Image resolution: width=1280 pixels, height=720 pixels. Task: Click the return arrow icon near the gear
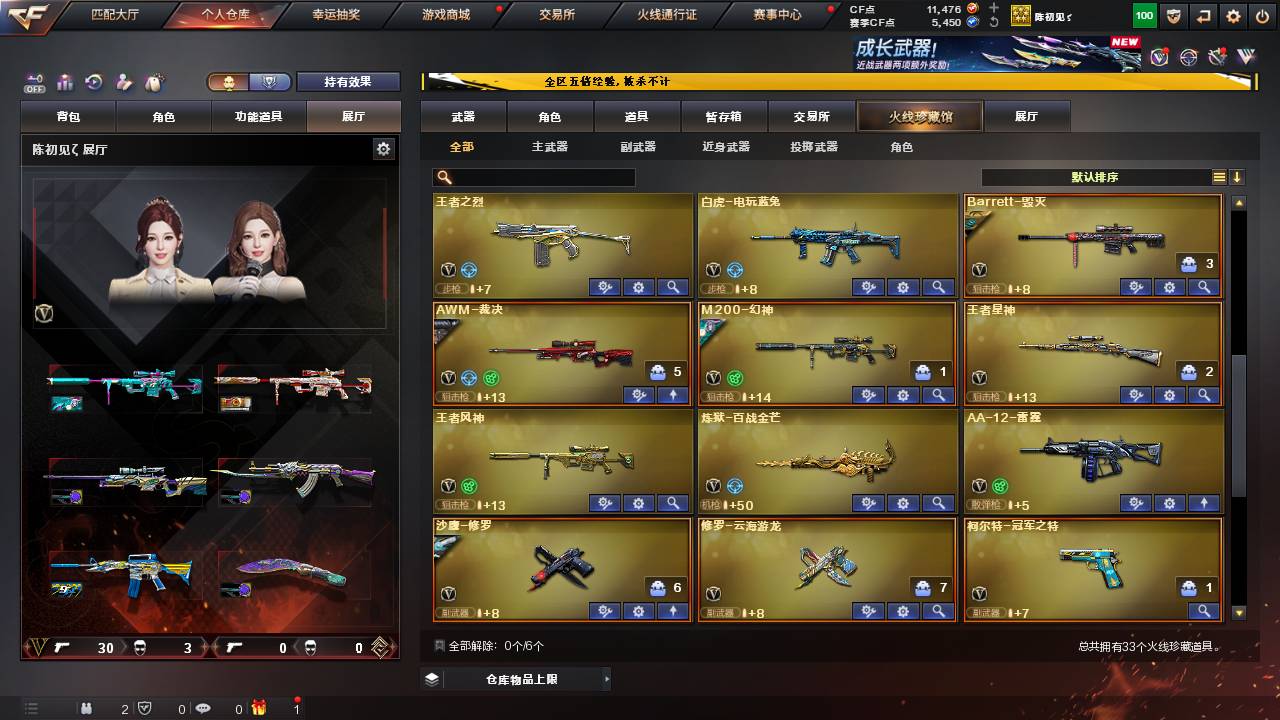(1204, 16)
